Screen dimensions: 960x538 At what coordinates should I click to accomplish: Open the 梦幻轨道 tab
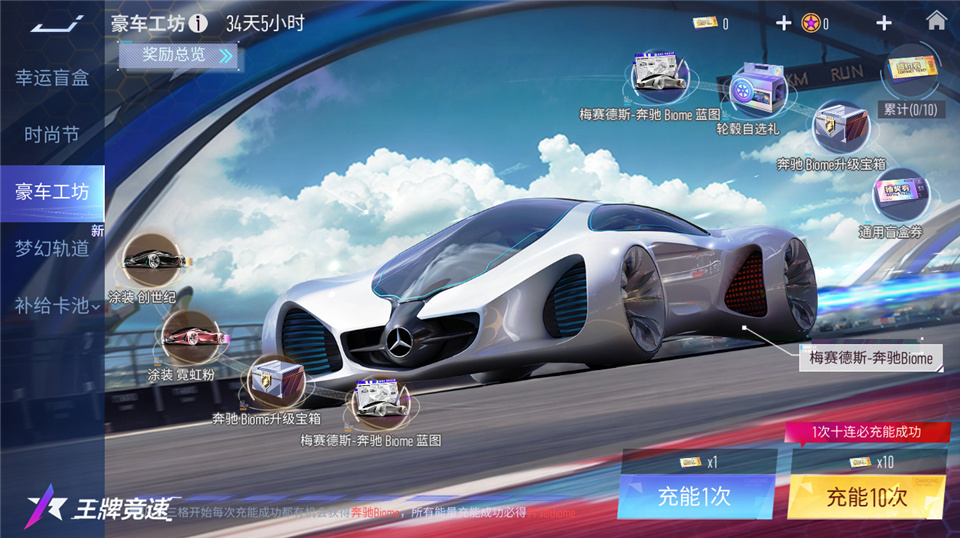(x=52, y=248)
